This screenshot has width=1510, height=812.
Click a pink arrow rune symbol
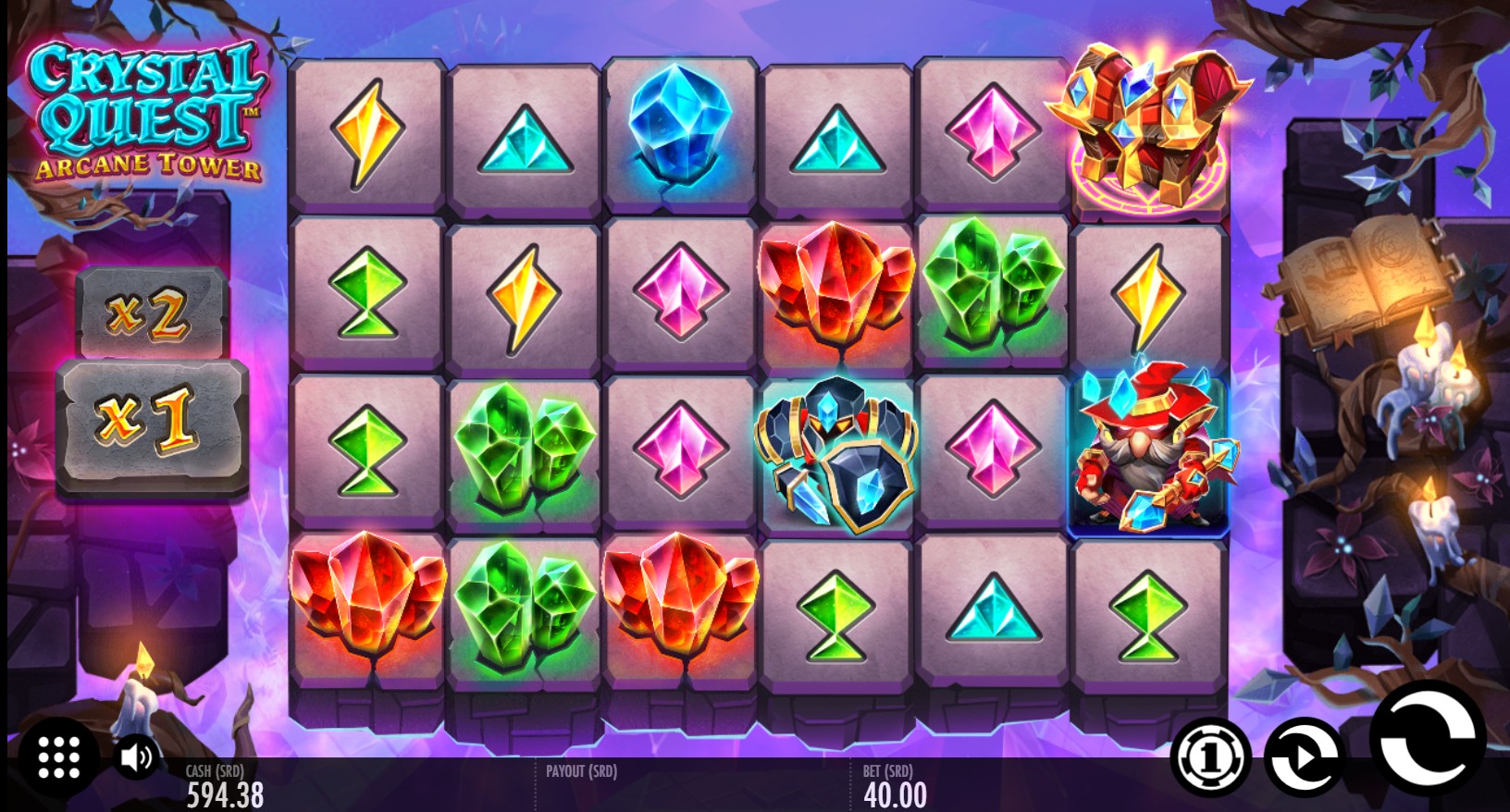(680, 291)
